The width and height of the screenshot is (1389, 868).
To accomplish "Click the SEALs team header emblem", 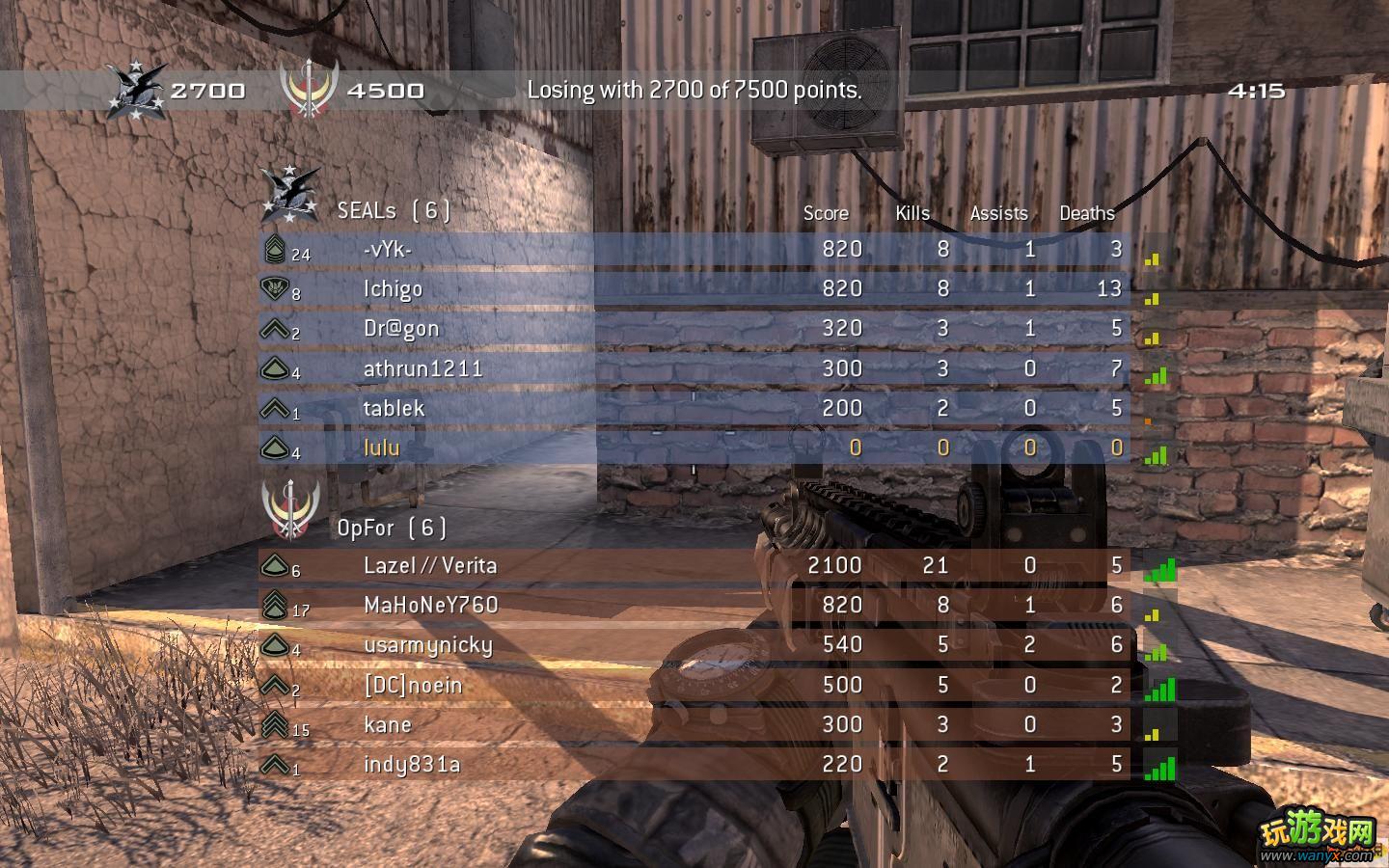I will [290, 194].
